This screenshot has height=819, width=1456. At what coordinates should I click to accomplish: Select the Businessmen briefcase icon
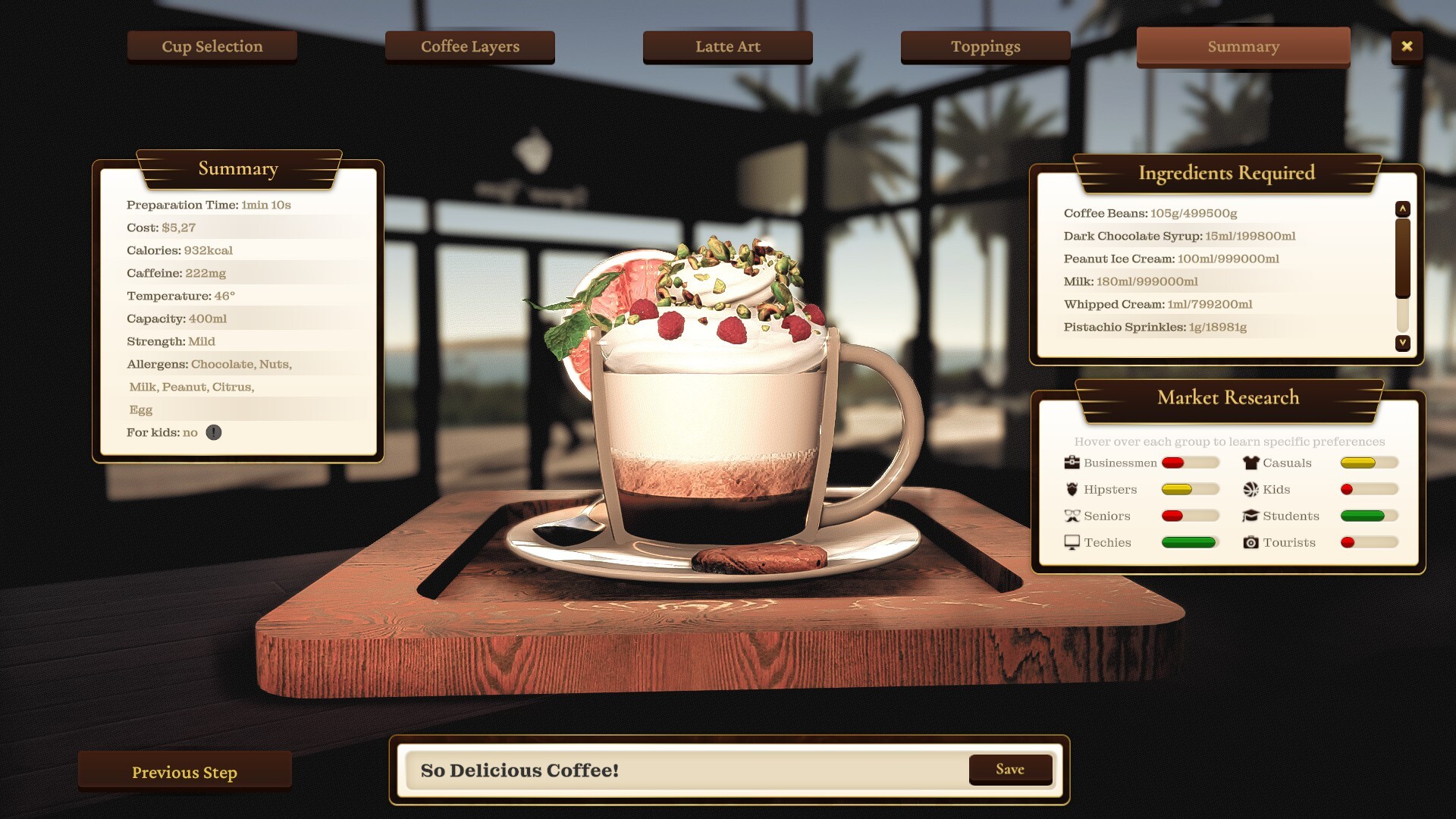click(1071, 462)
